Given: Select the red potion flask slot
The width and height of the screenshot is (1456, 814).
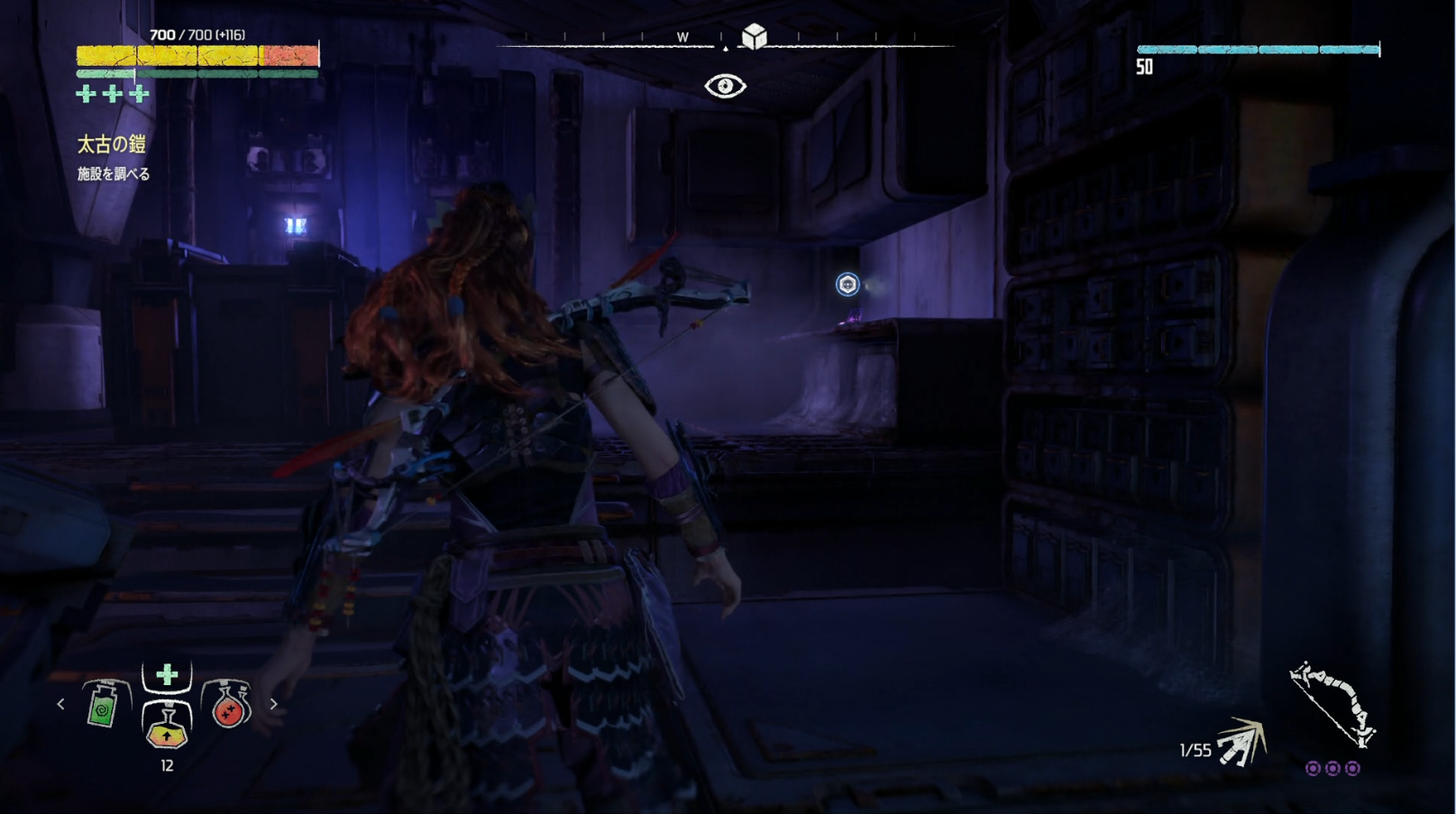Looking at the screenshot, I should point(229,705).
